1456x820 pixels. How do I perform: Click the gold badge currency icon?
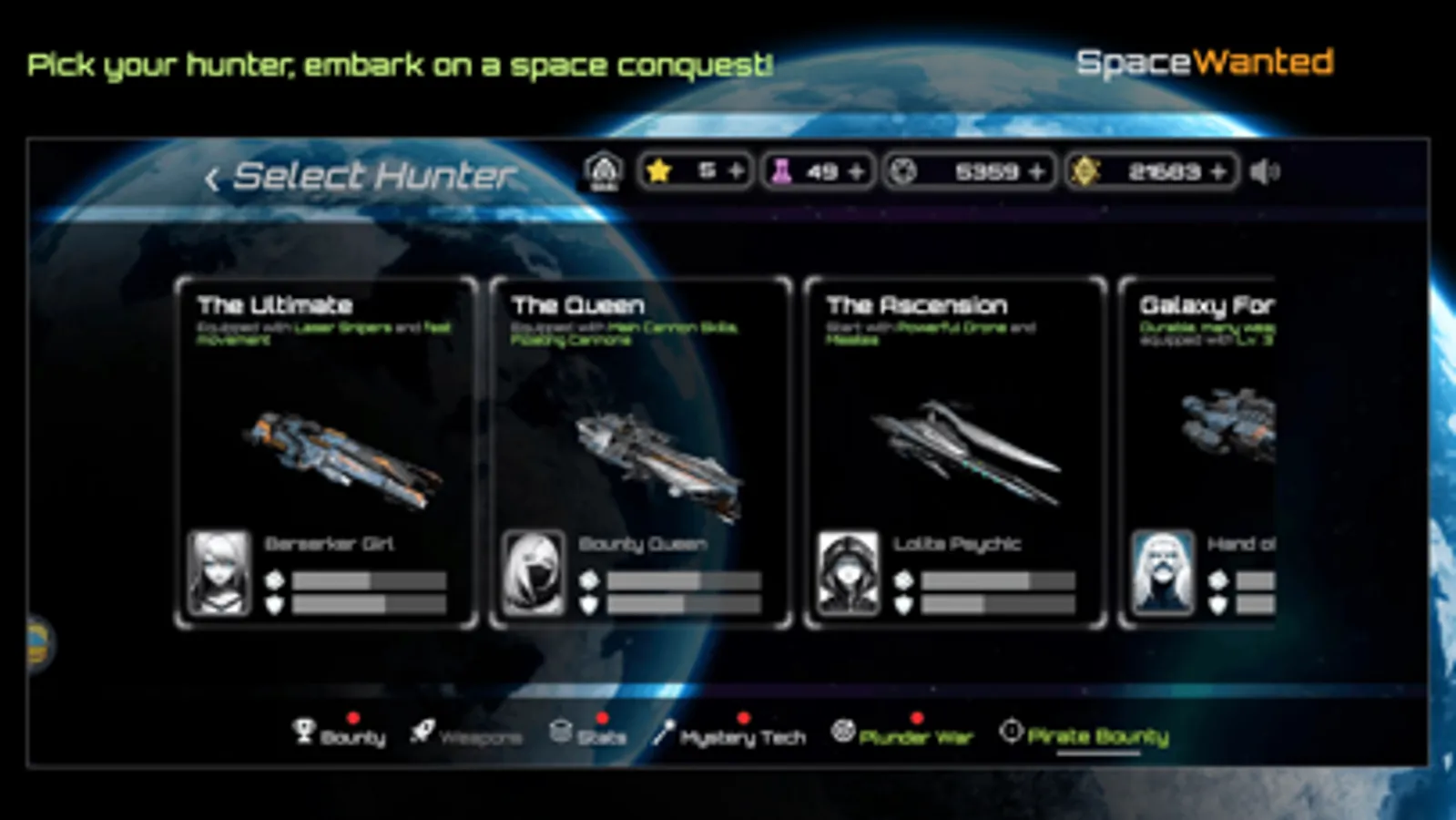[1086, 169]
